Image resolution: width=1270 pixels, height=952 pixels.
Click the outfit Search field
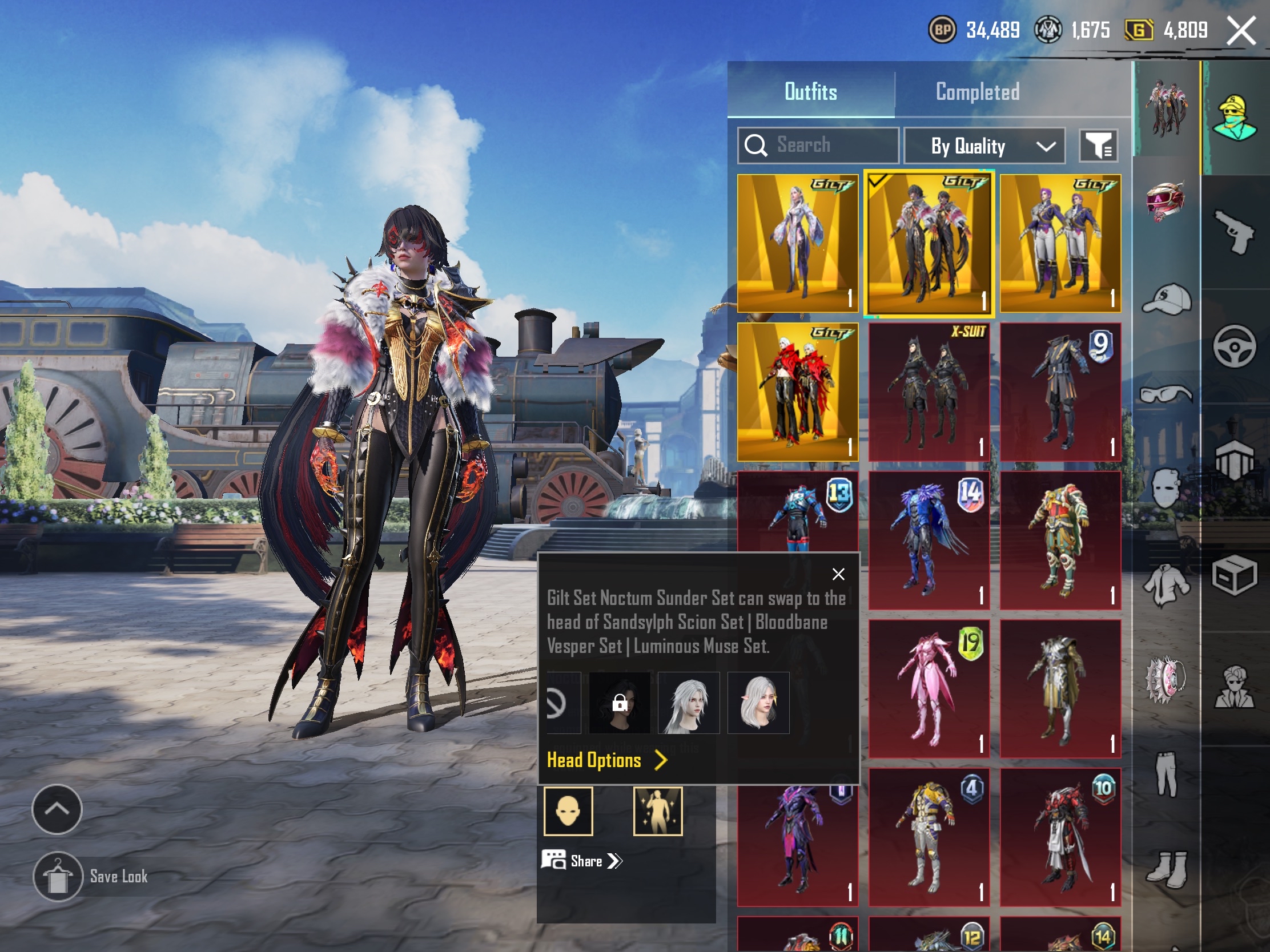pos(818,145)
